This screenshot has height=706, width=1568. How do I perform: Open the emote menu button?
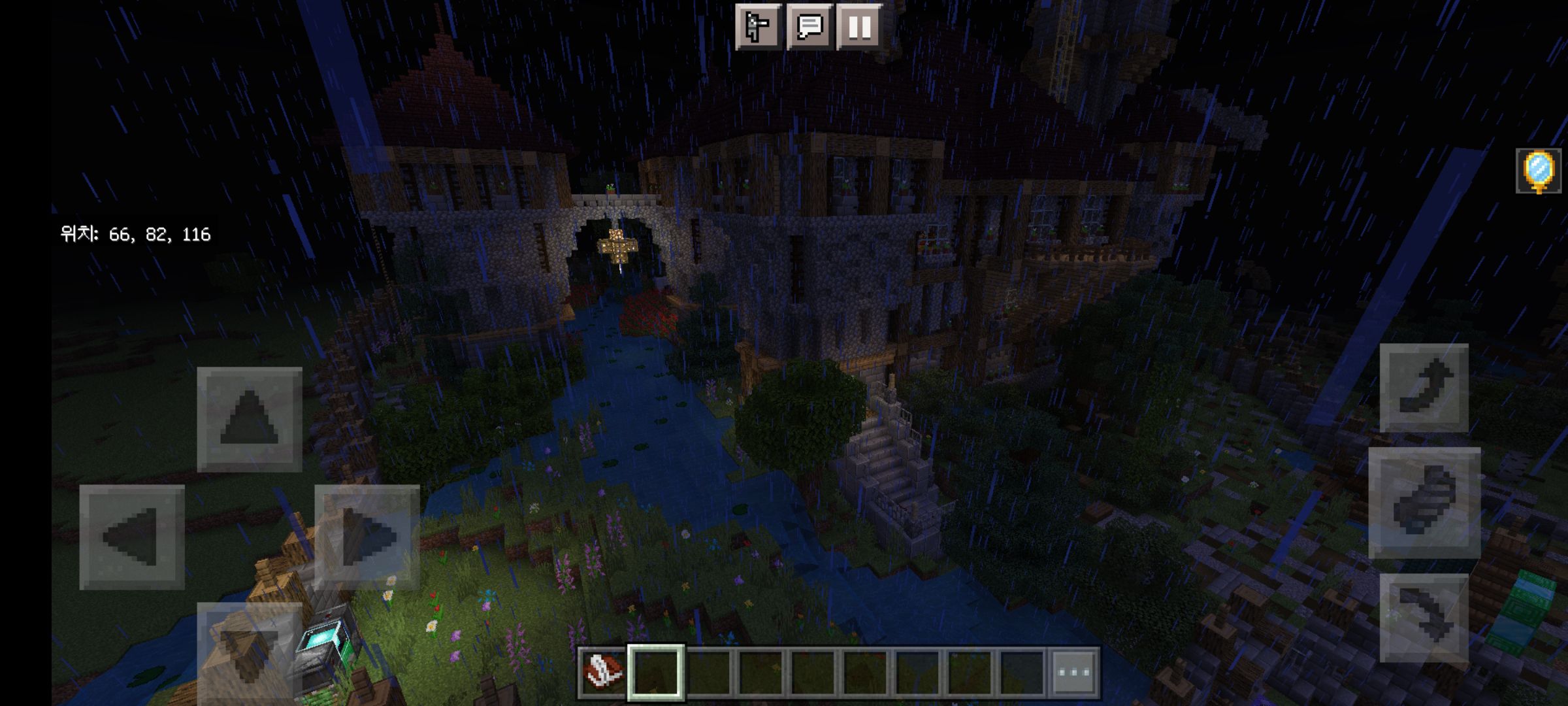[758, 27]
